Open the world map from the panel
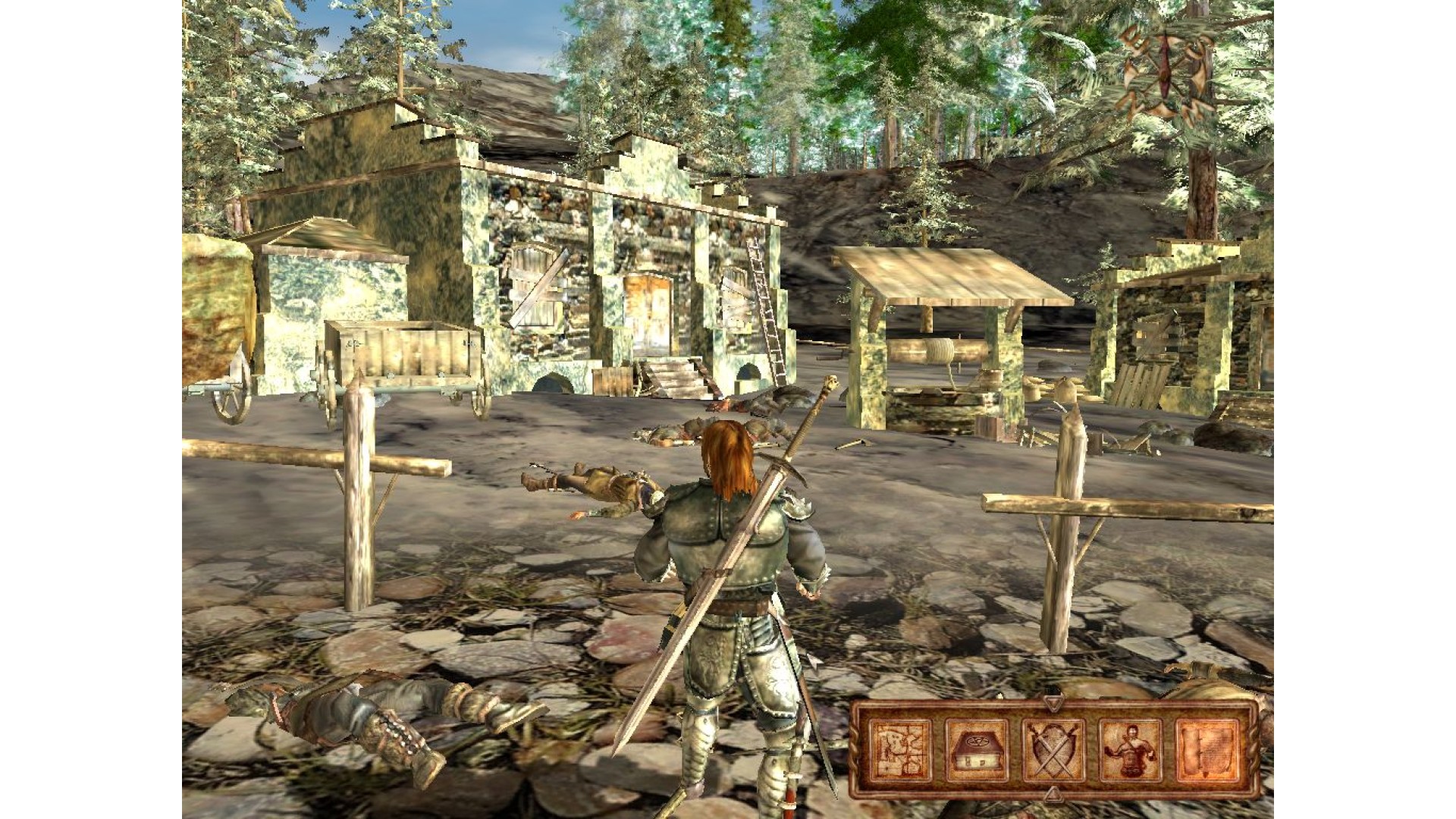This screenshot has height=819, width=1456. (x=900, y=749)
